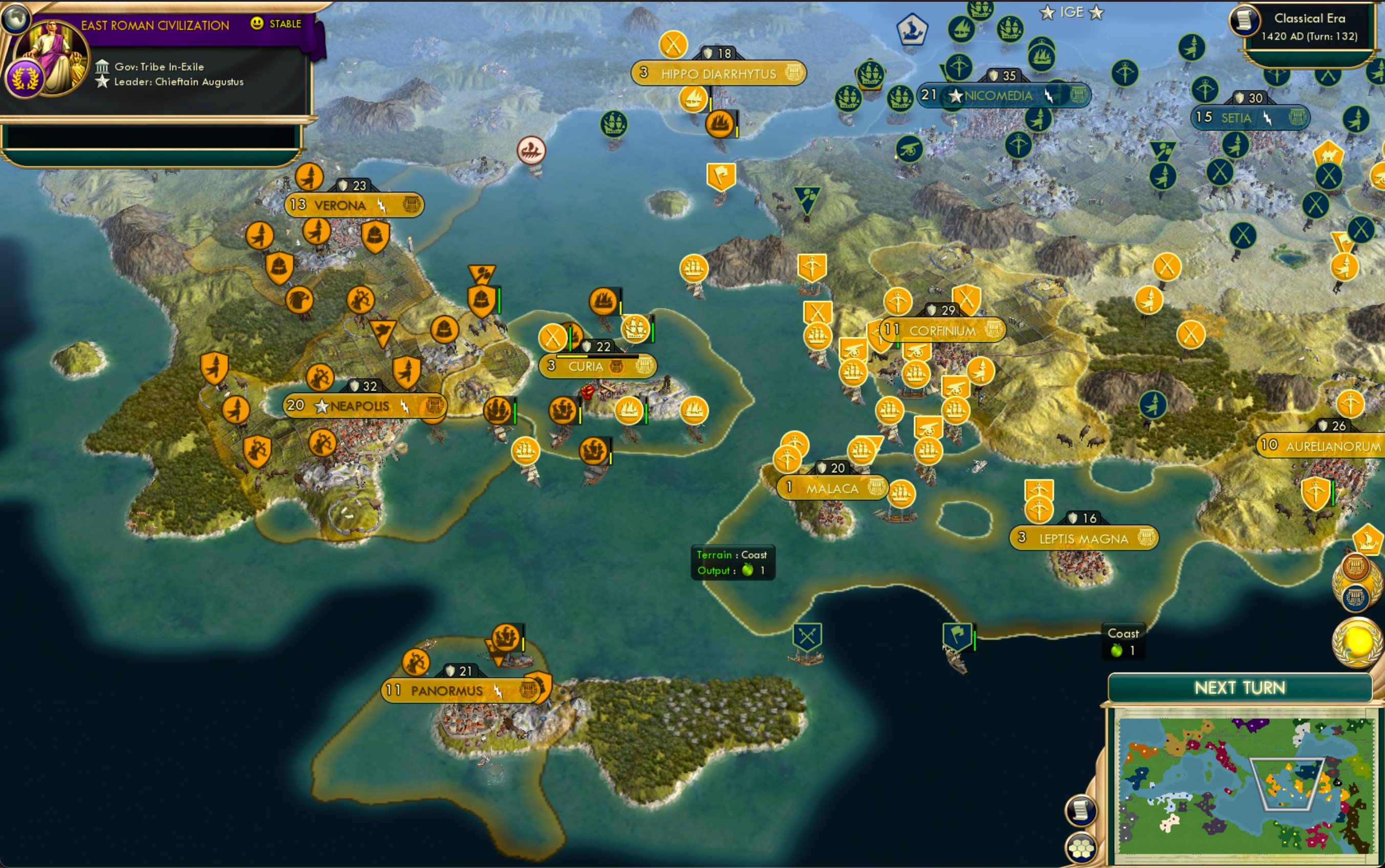Image resolution: width=1385 pixels, height=868 pixels.
Task: Select the worker unit icon near Verona
Action: pyautogui.click(x=310, y=178)
